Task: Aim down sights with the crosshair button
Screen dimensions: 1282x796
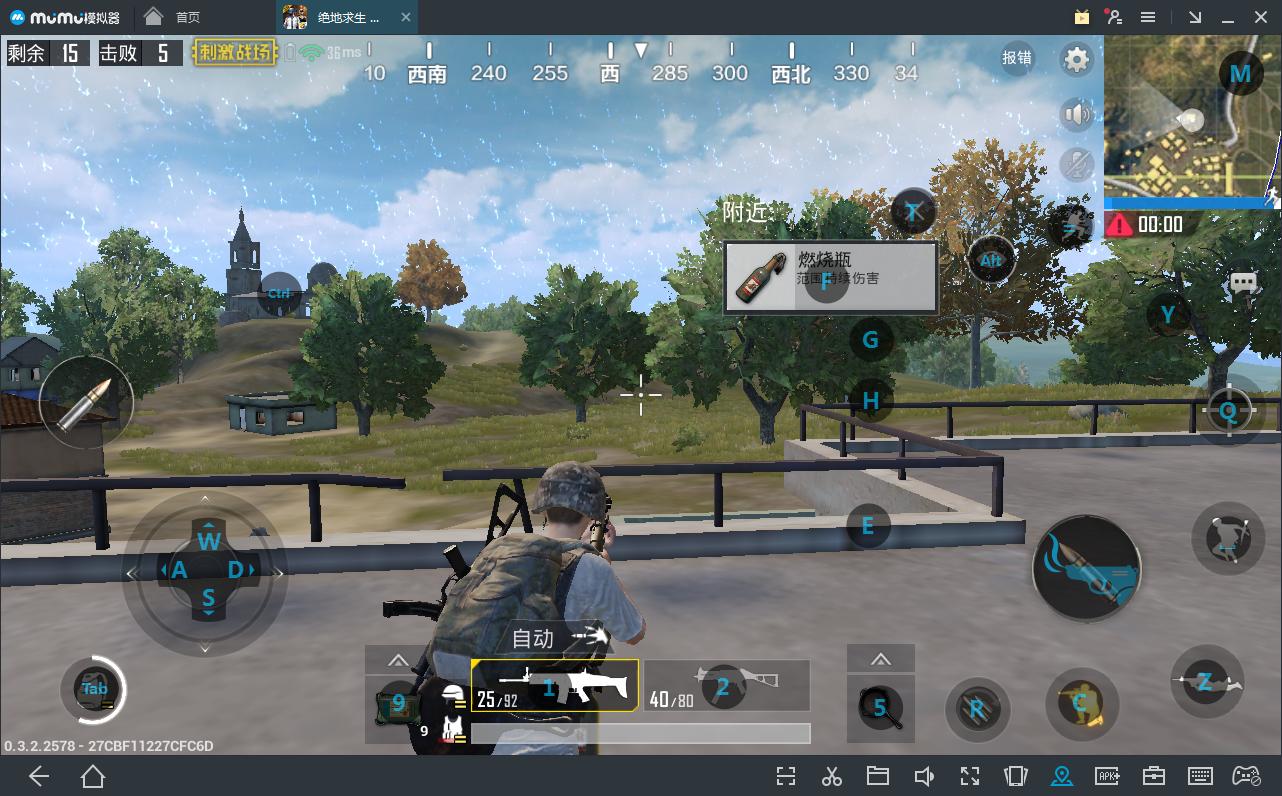Action: tap(1228, 410)
